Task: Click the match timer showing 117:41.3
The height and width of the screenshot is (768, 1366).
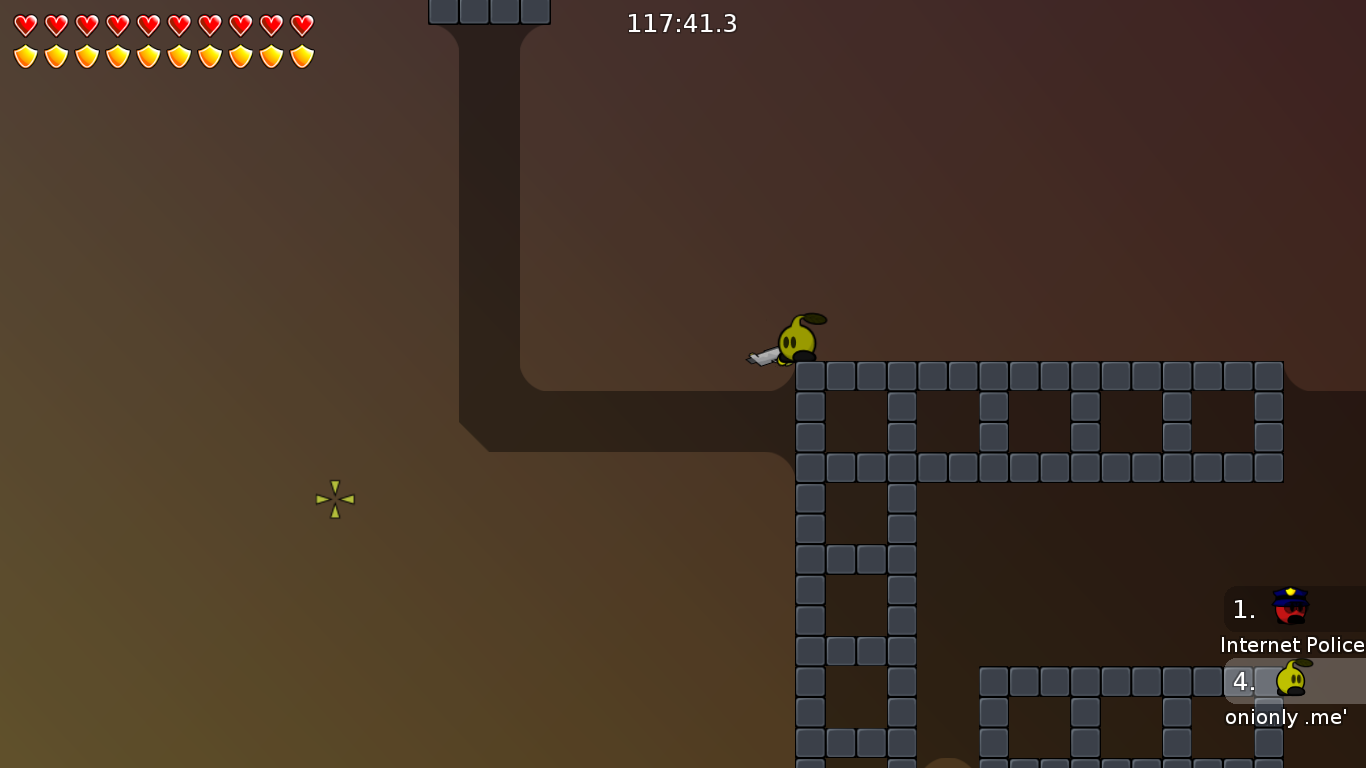Action: (681, 23)
